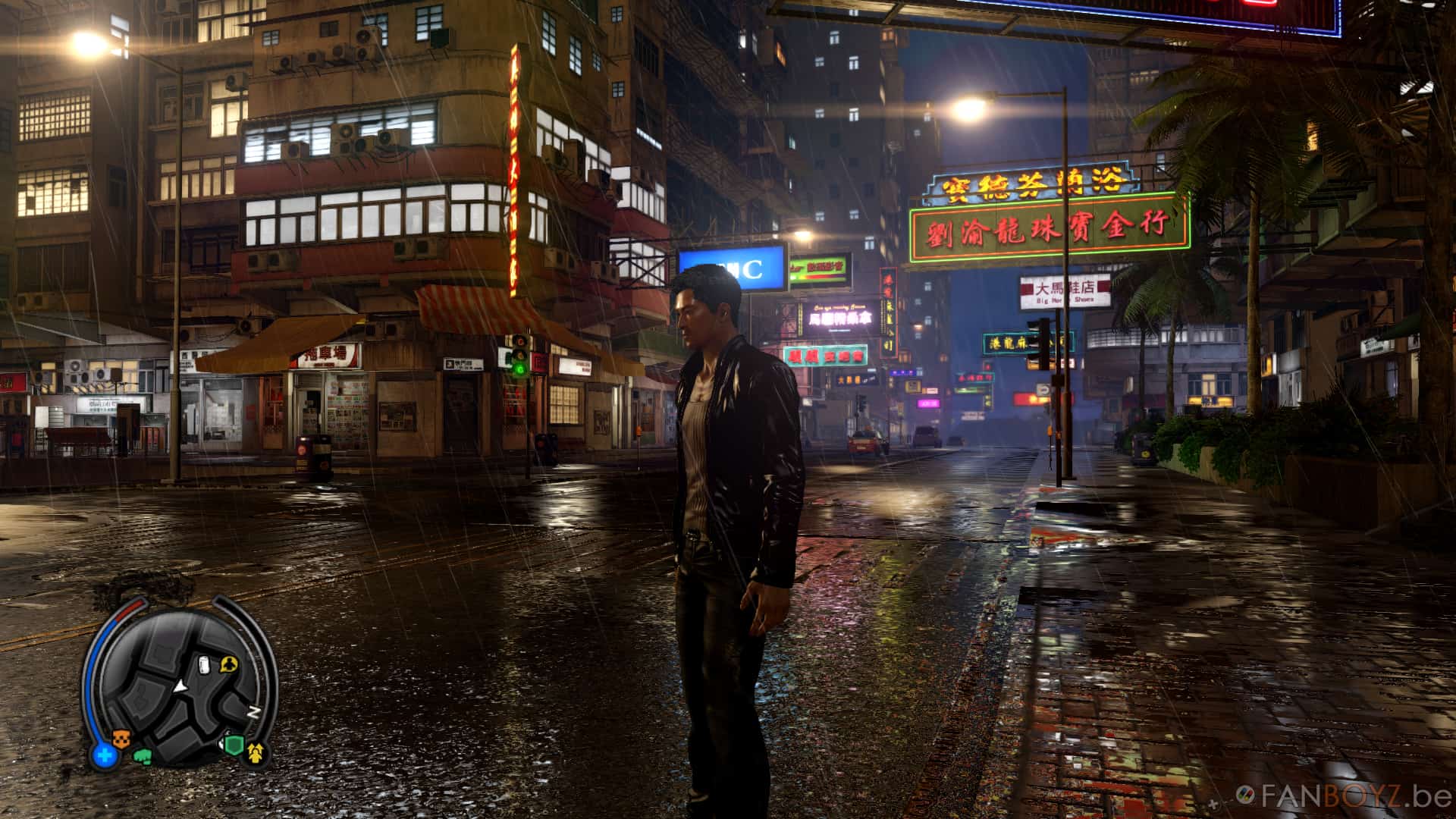Screen dimensions: 1456x819
Task: Click the N compass marker on minimap
Action: click(254, 712)
